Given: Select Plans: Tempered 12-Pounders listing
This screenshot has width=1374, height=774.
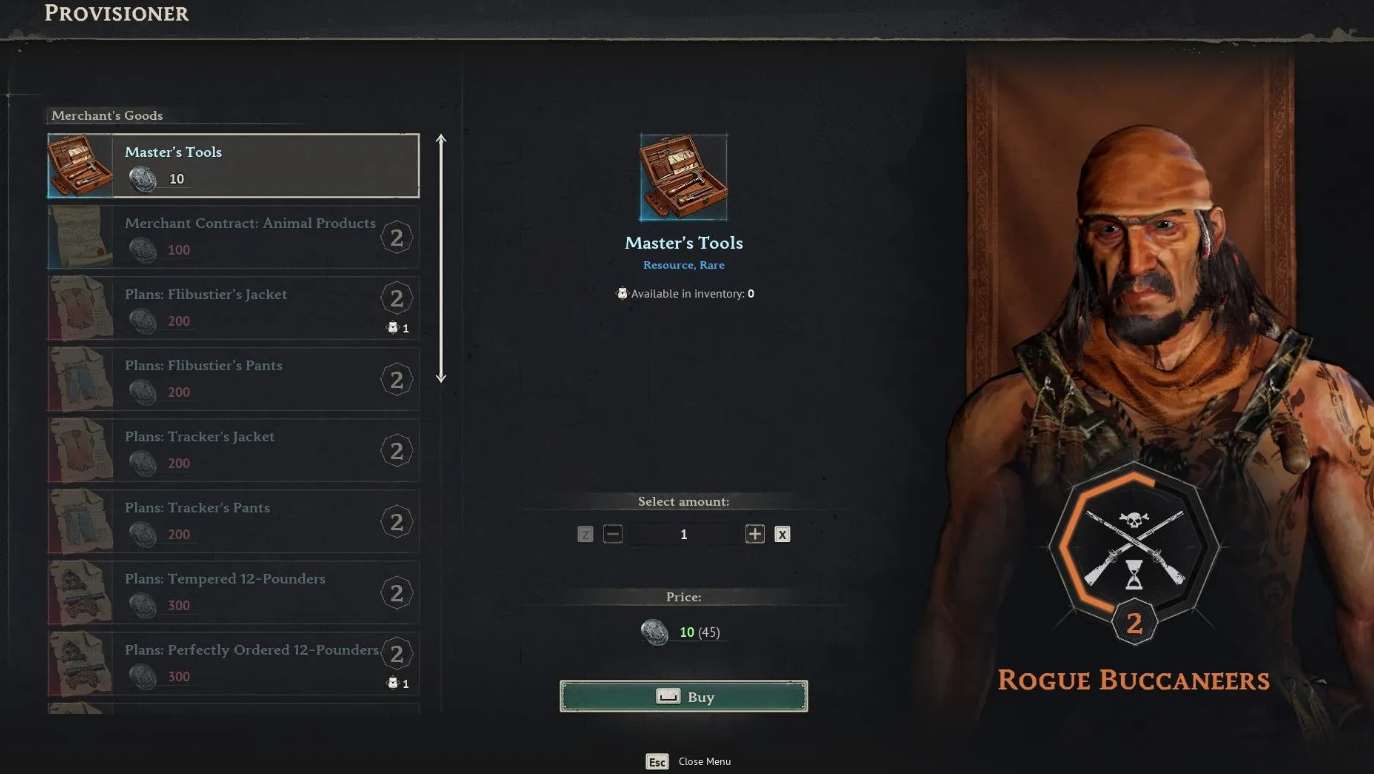Looking at the screenshot, I should pyautogui.click(x=233, y=592).
